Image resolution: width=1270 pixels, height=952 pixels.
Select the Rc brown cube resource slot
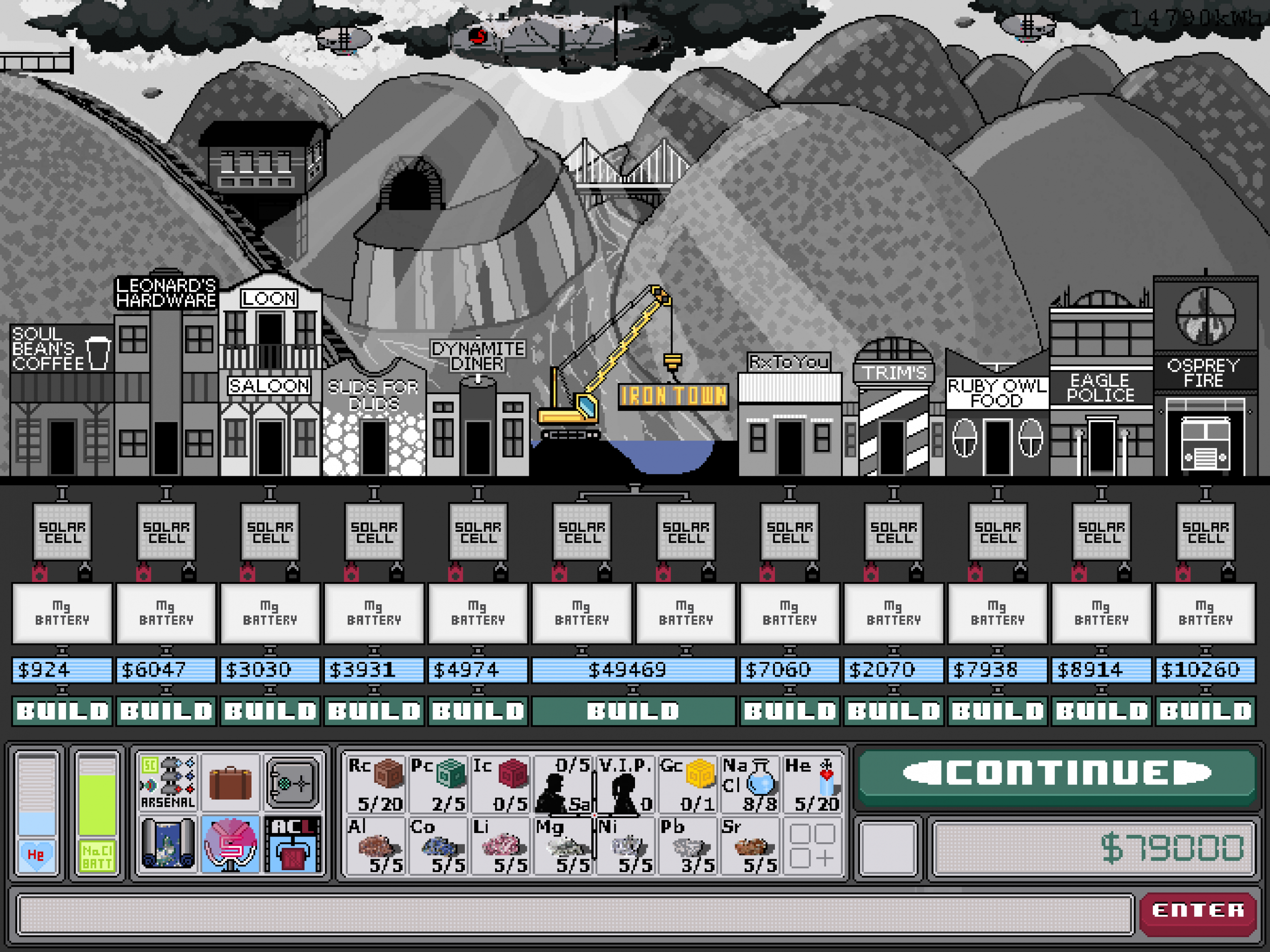point(376,783)
